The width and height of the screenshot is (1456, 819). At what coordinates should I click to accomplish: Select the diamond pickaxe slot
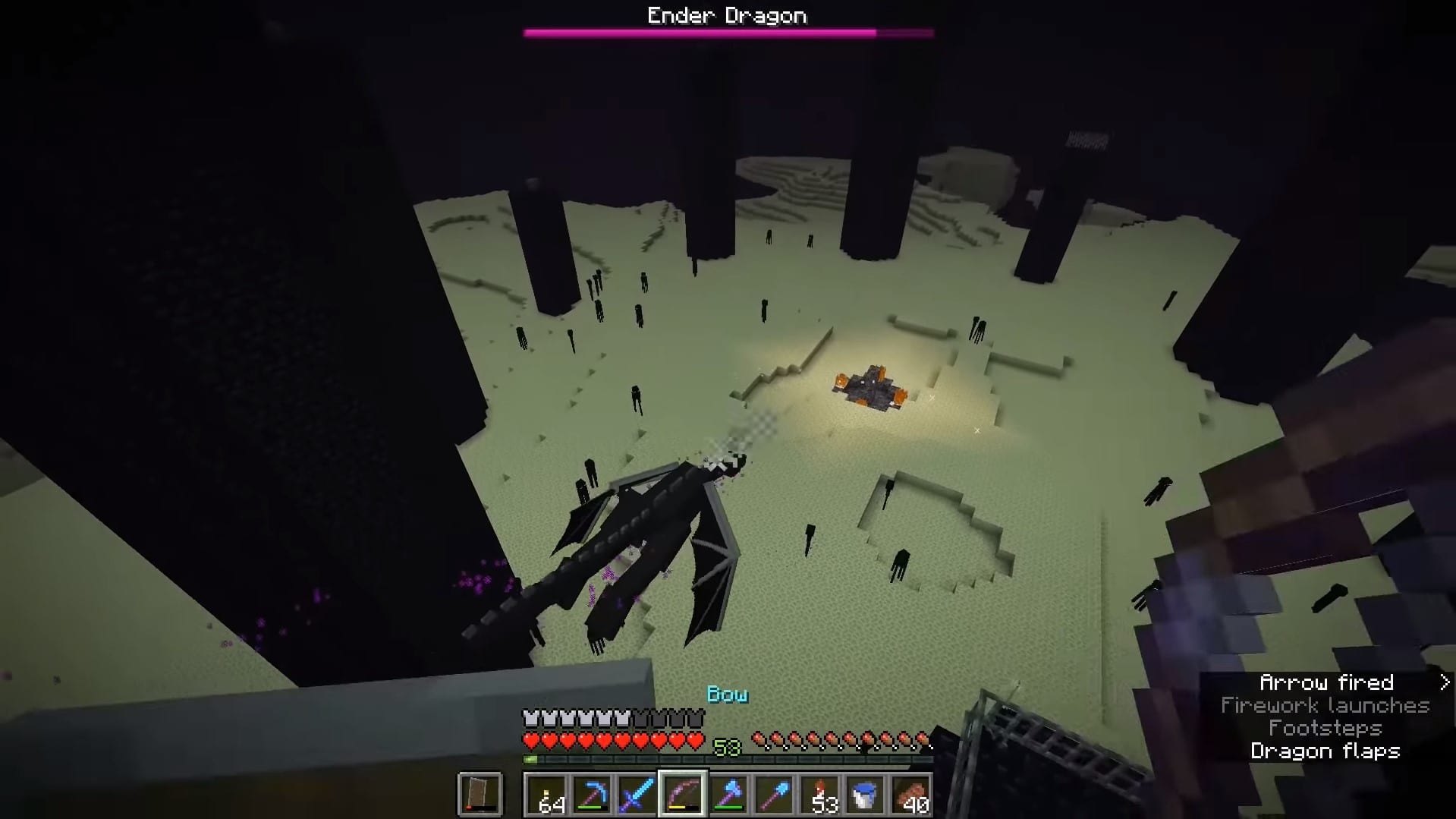[593, 795]
